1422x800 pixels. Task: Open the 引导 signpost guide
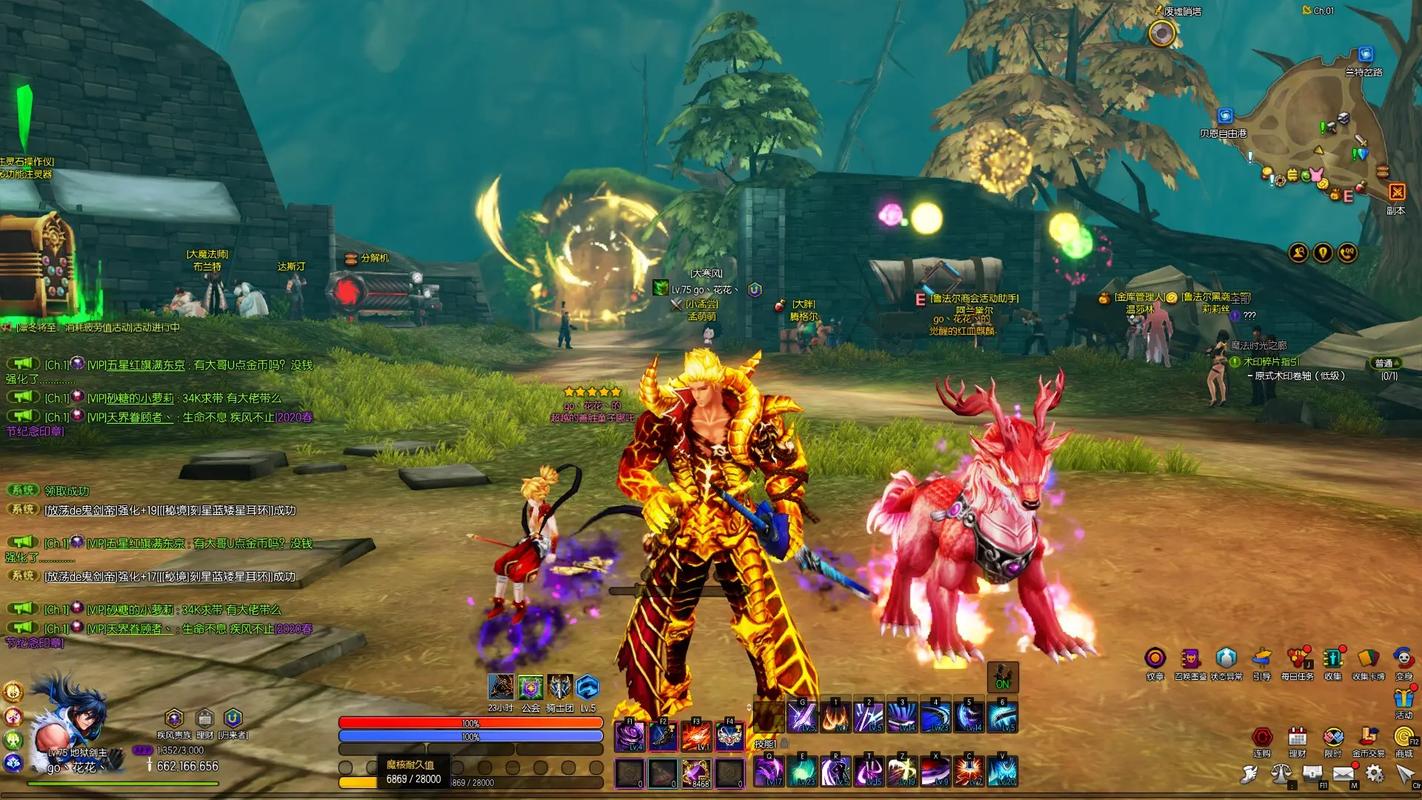1262,659
